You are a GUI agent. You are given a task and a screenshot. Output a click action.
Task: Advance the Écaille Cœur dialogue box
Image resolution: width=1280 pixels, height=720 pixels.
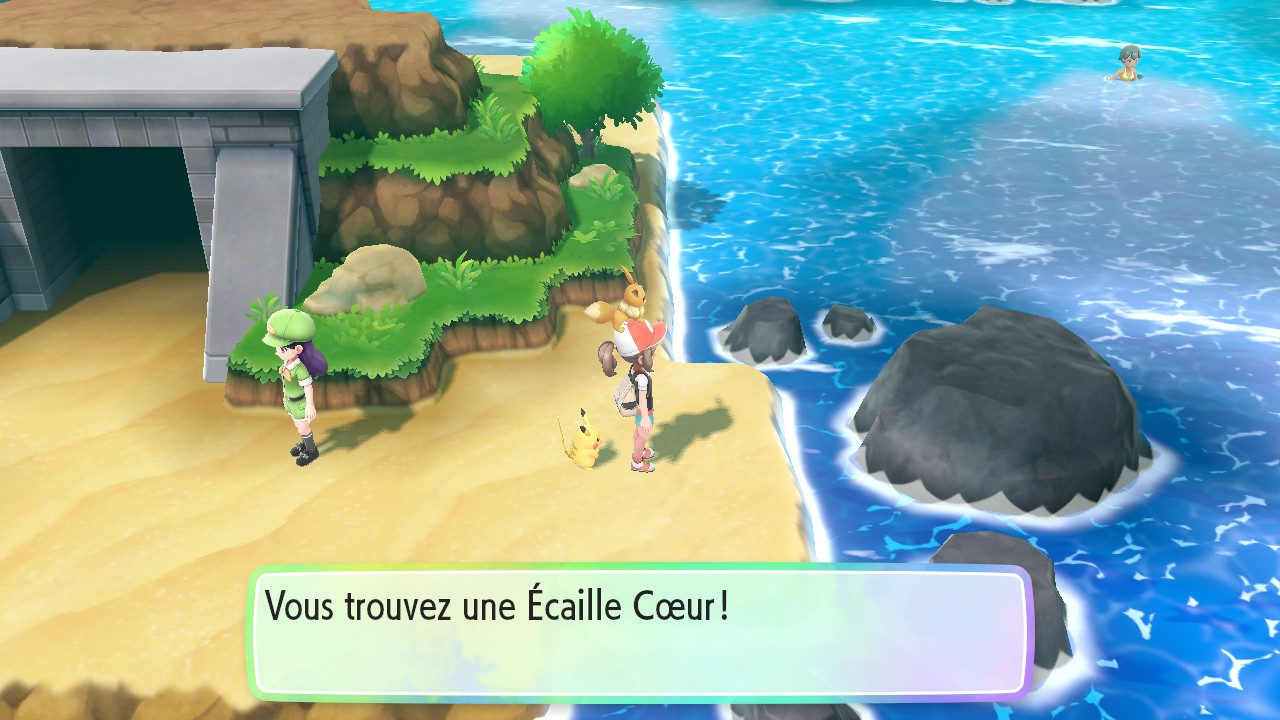[639, 632]
